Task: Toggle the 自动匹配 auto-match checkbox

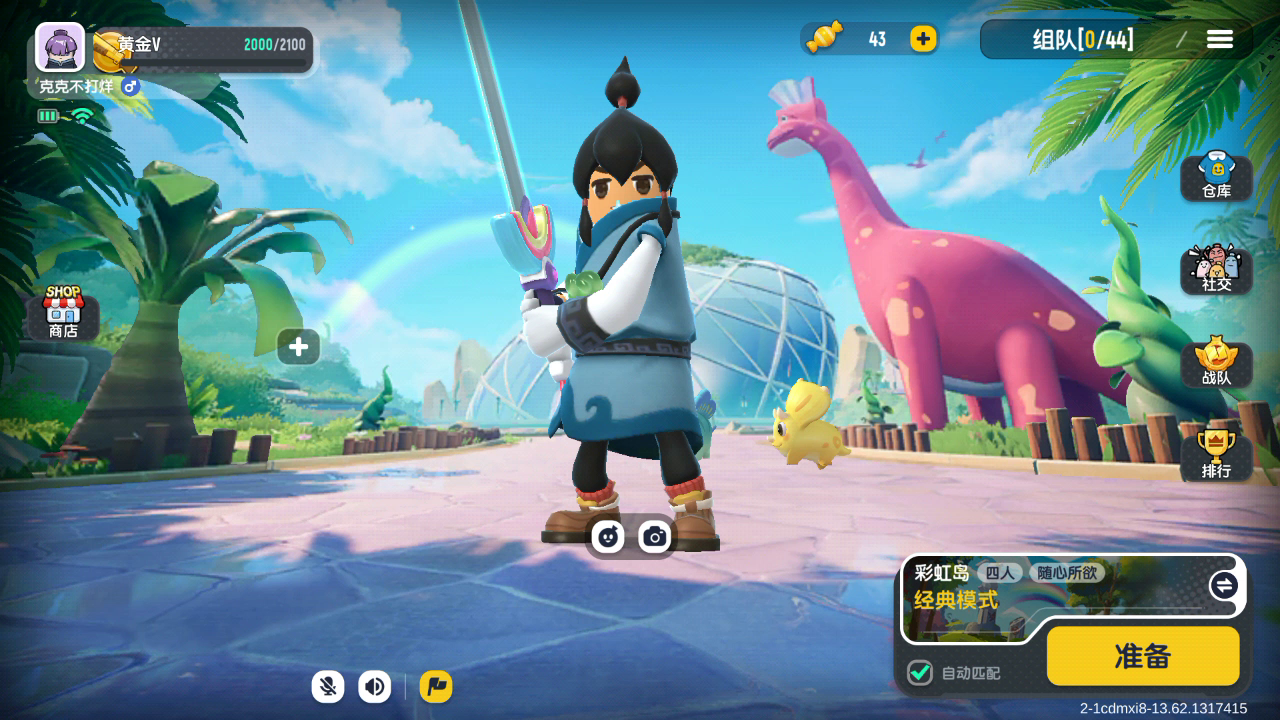Action: tap(920, 673)
